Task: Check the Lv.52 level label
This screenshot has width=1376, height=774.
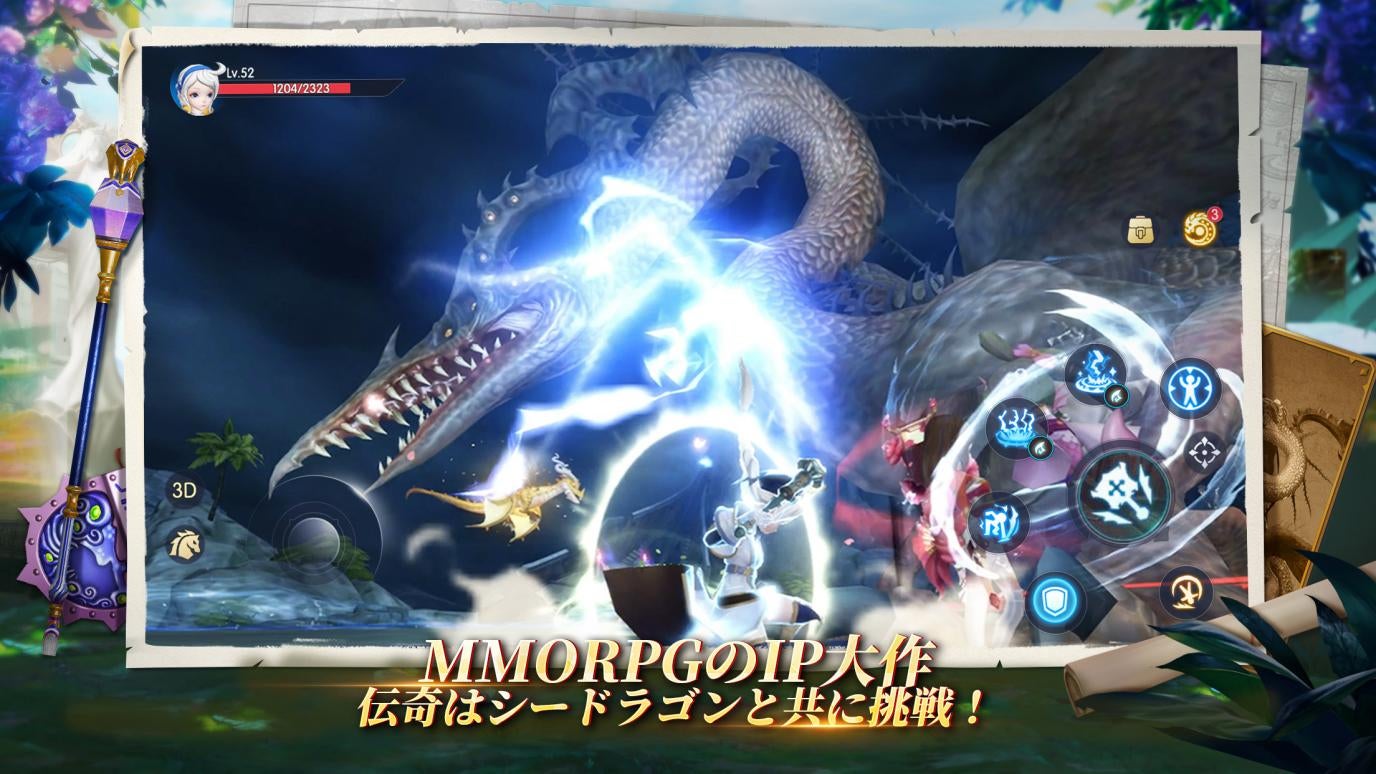Action: (x=237, y=73)
